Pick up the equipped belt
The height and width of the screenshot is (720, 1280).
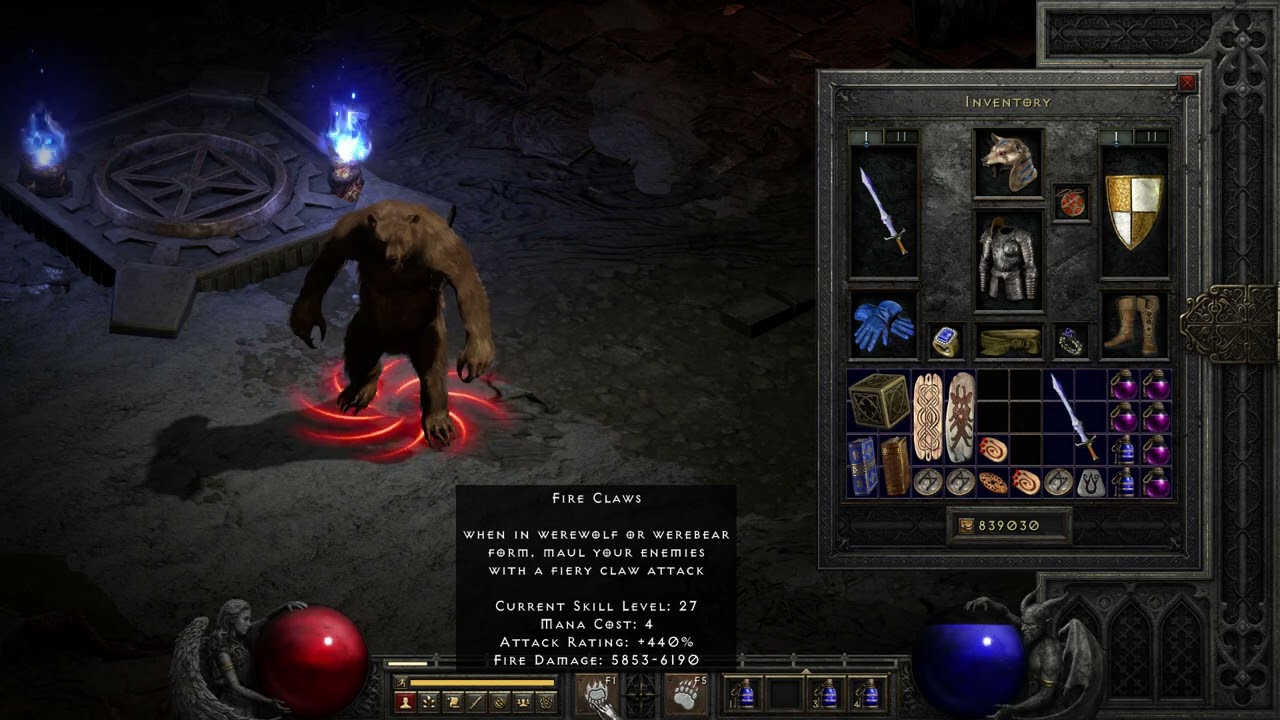tap(1008, 342)
